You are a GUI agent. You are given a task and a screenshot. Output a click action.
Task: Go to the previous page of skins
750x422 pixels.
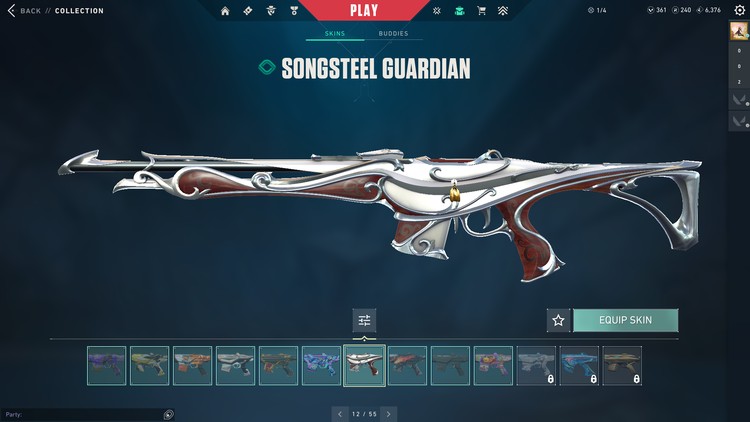click(x=340, y=413)
